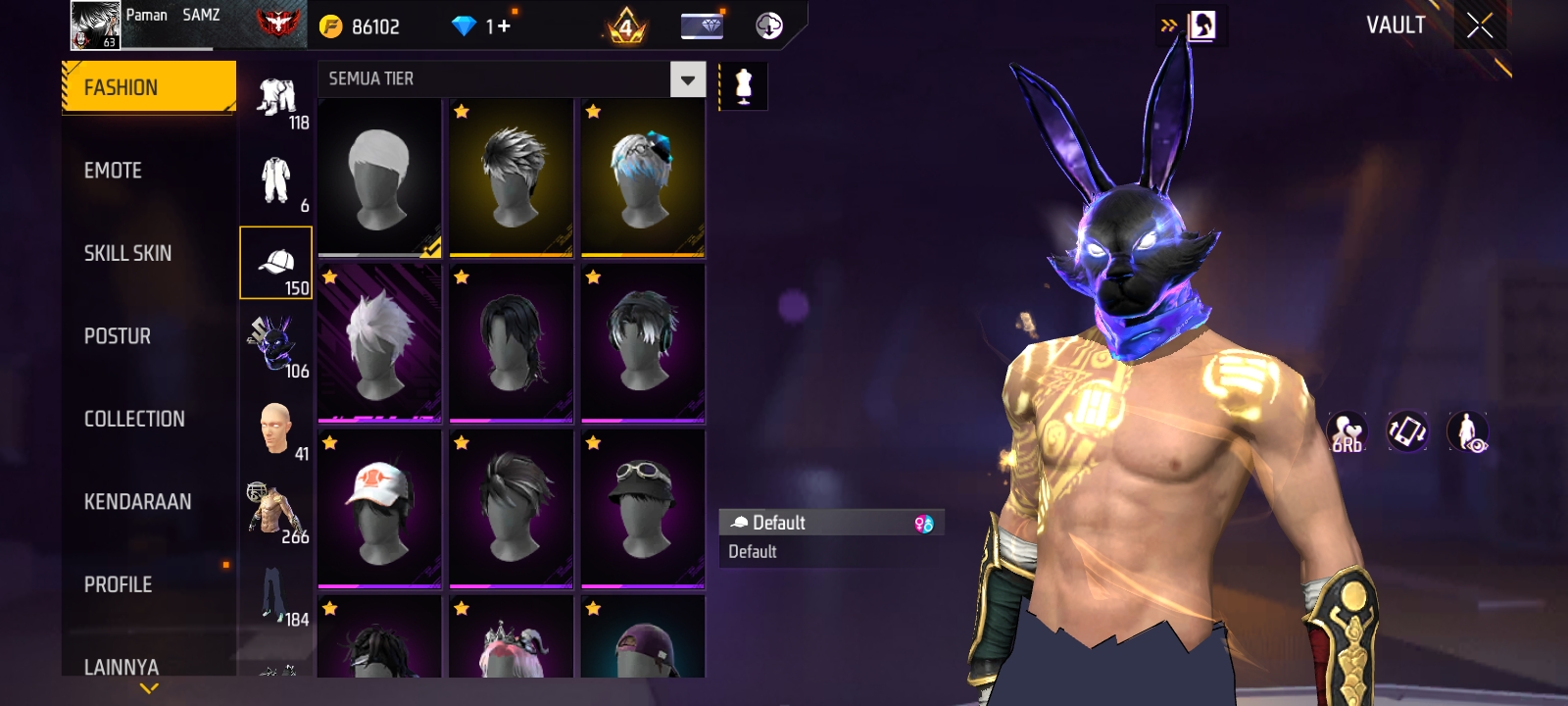Choose the black hair with headphones
This screenshot has height=706, width=1568.
pyautogui.click(x=642, y=343)
